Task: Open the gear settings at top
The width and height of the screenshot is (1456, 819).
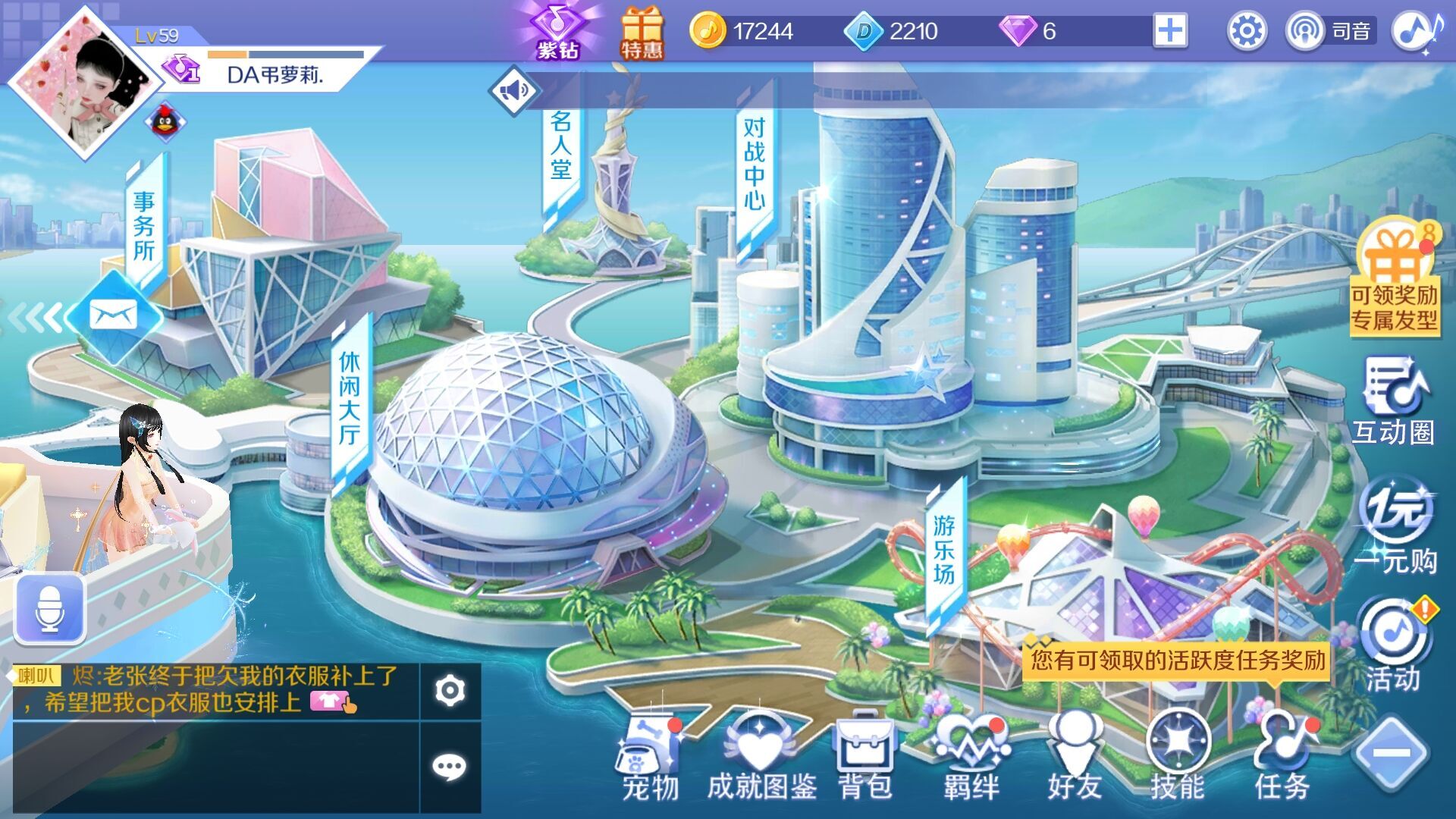Action: tap(1247, 32)
